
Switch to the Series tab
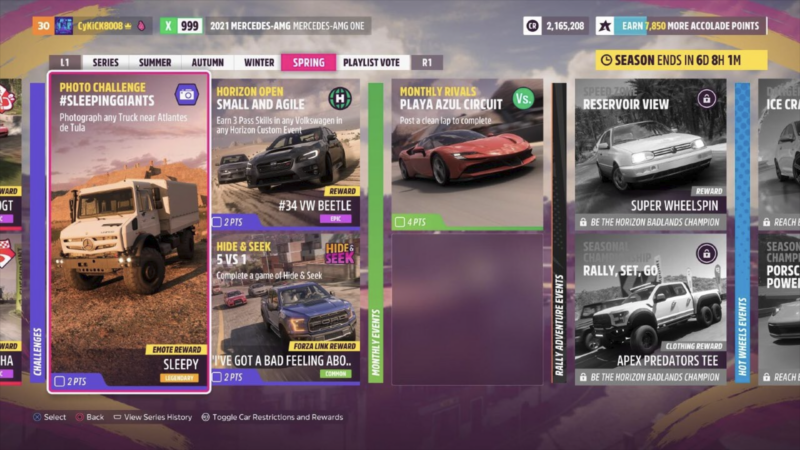(105, 62)
